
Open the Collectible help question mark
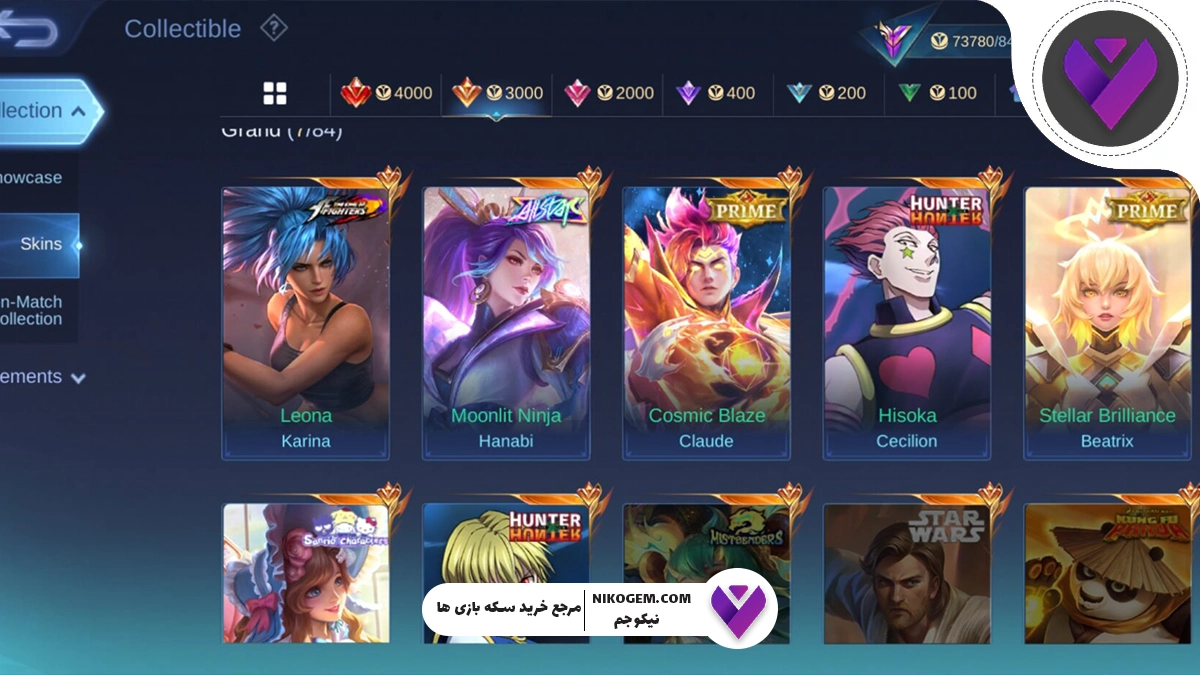pyautogui.click(x=274, y=28)
